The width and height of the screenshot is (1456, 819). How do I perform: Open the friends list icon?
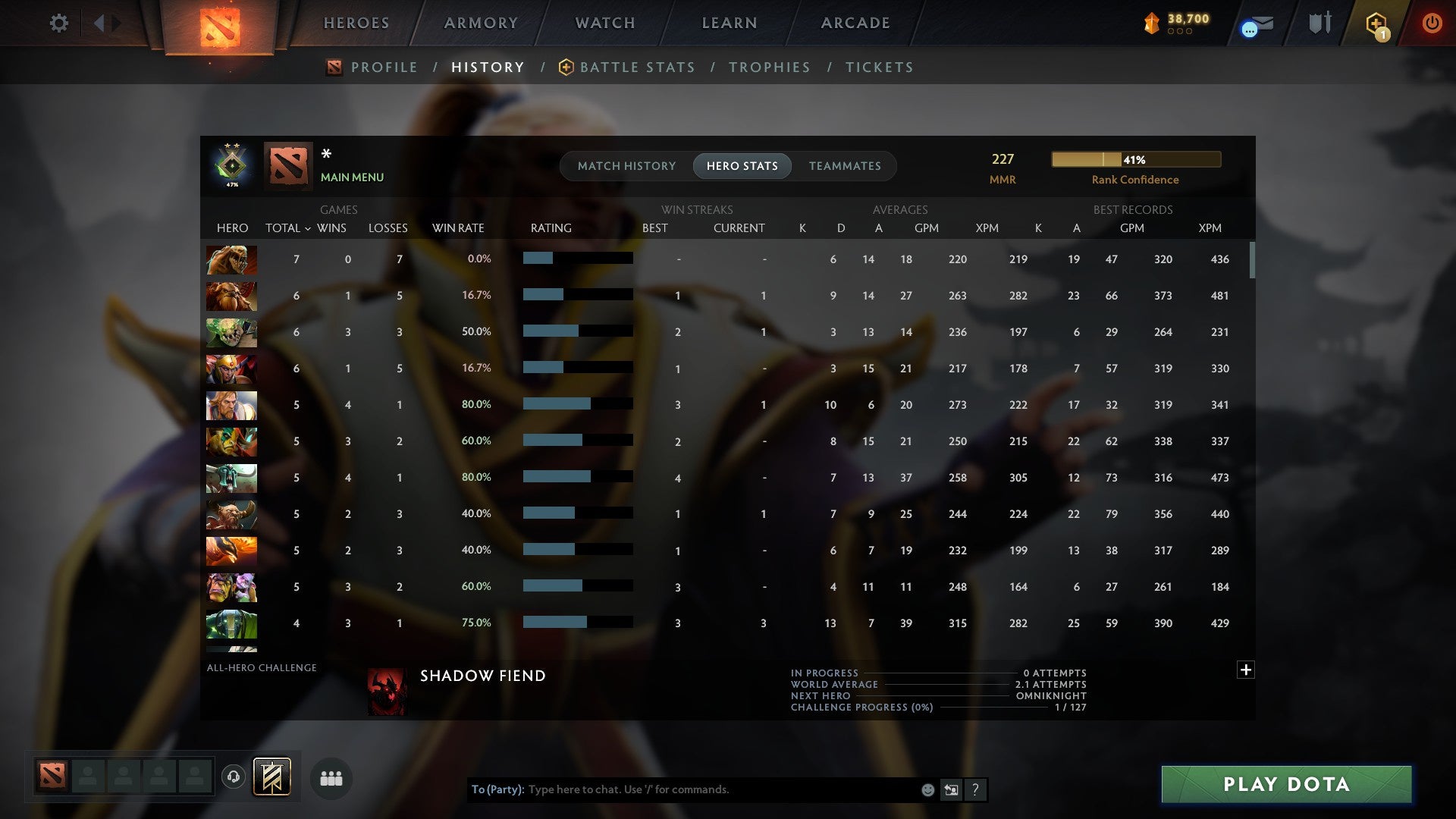[x=330, y=778]
